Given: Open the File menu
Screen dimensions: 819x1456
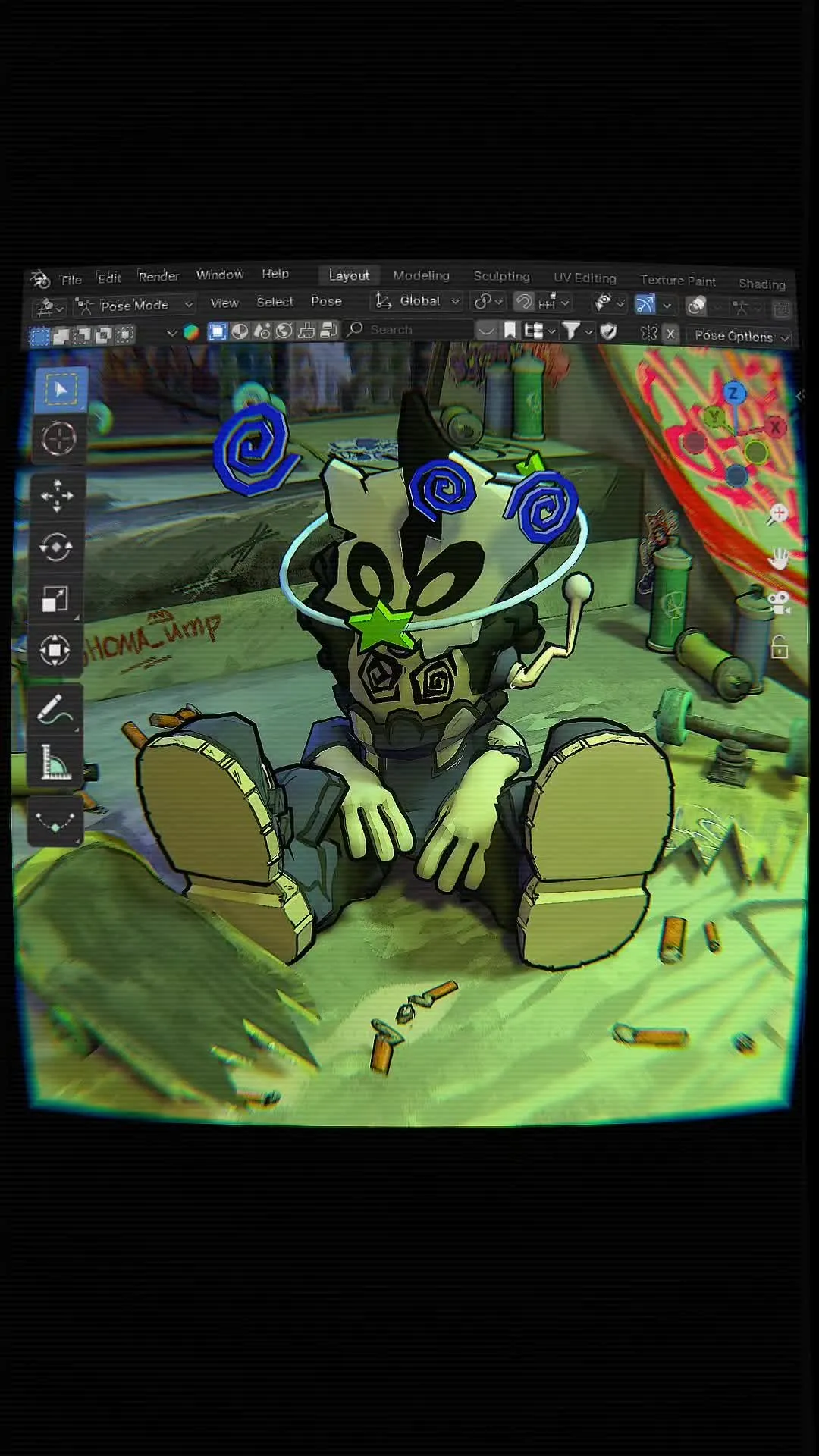Looking at the screenshot, I should point(71,280).
